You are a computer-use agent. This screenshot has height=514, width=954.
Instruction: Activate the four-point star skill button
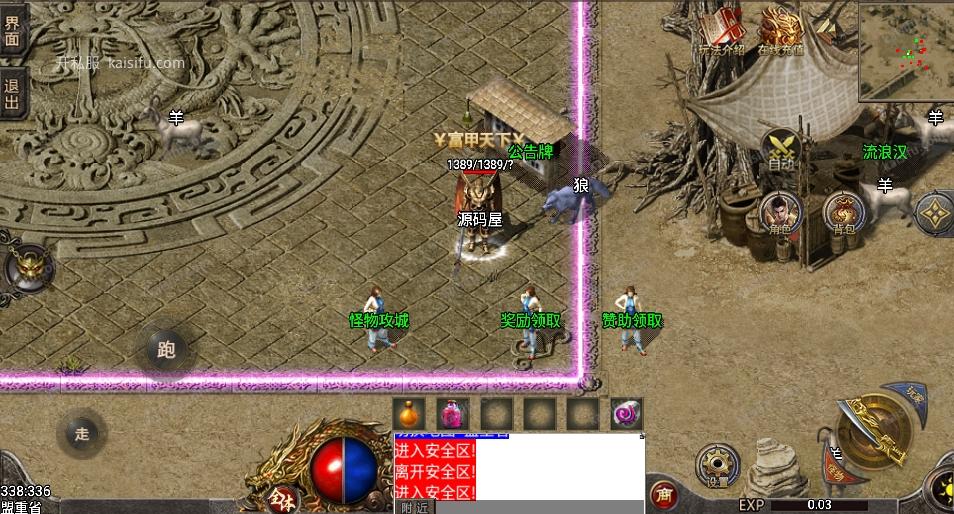(x=935, y=213)
